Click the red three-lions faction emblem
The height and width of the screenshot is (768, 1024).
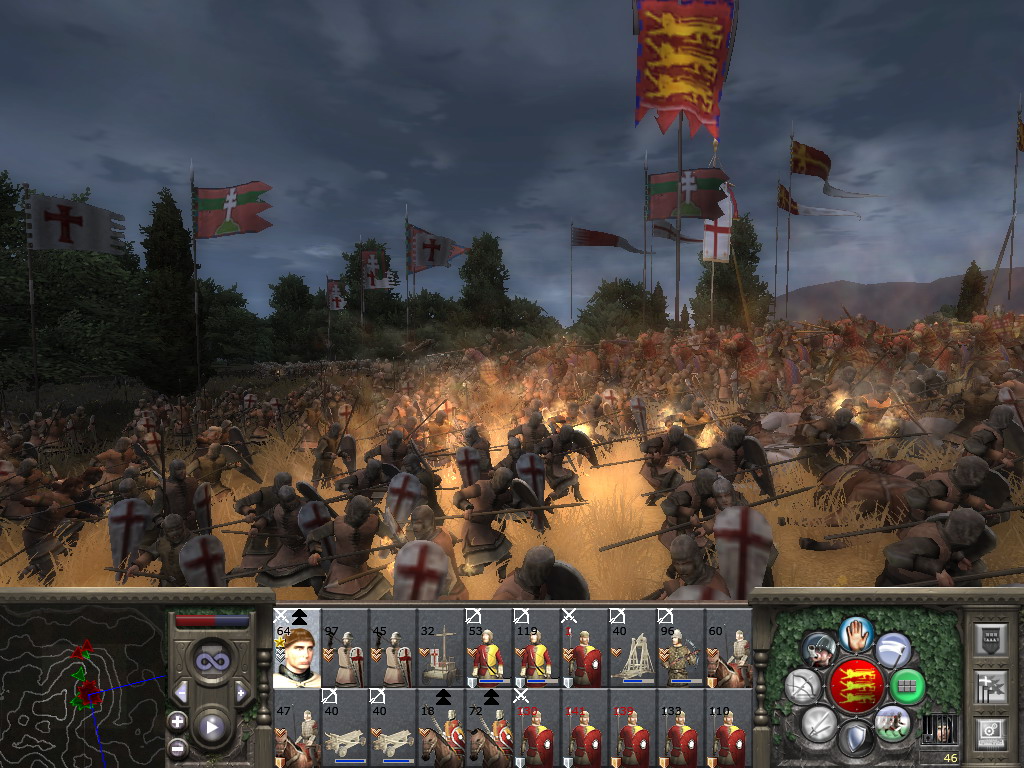click(855, 687)
